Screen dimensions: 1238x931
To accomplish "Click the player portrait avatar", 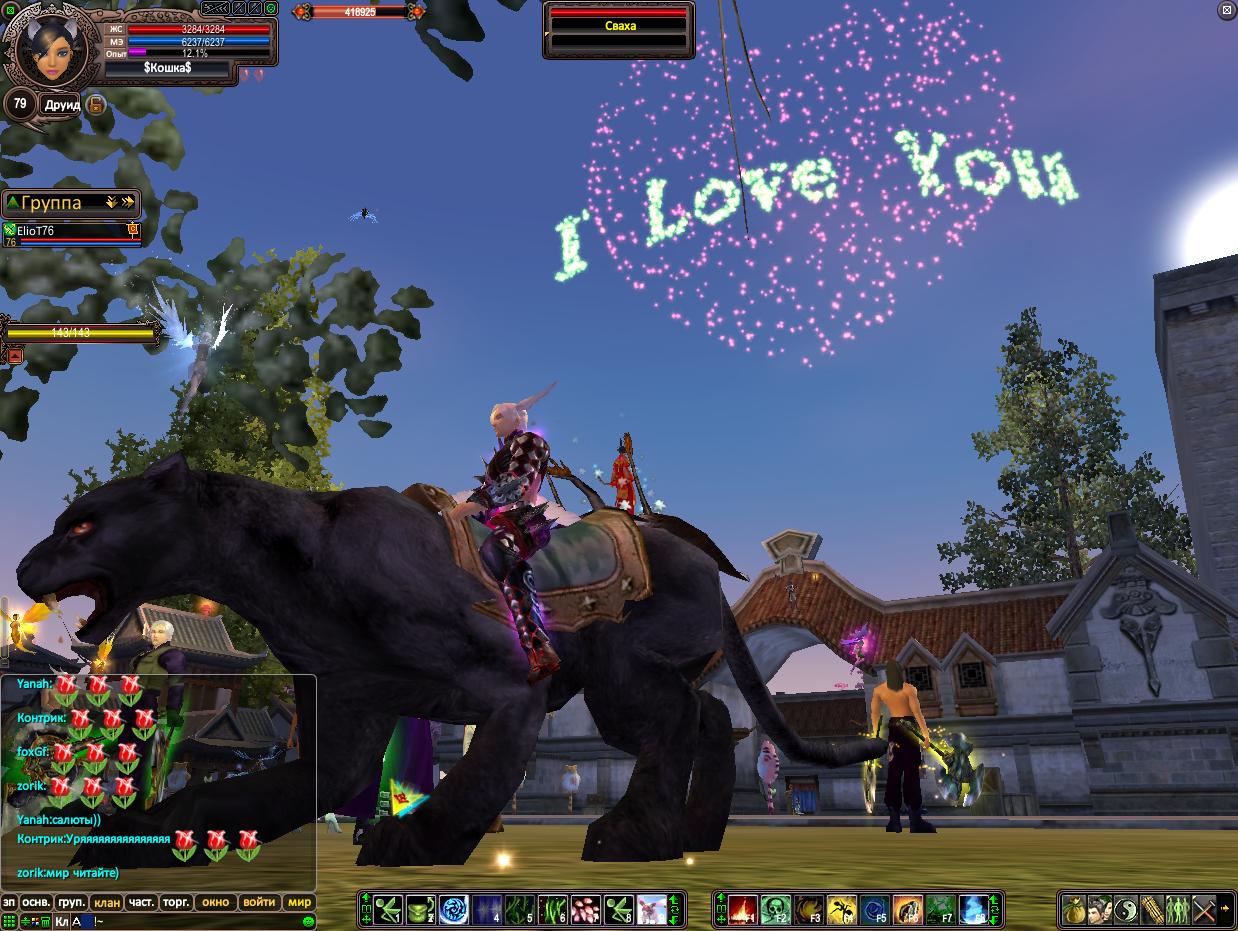I will (45, 48).
